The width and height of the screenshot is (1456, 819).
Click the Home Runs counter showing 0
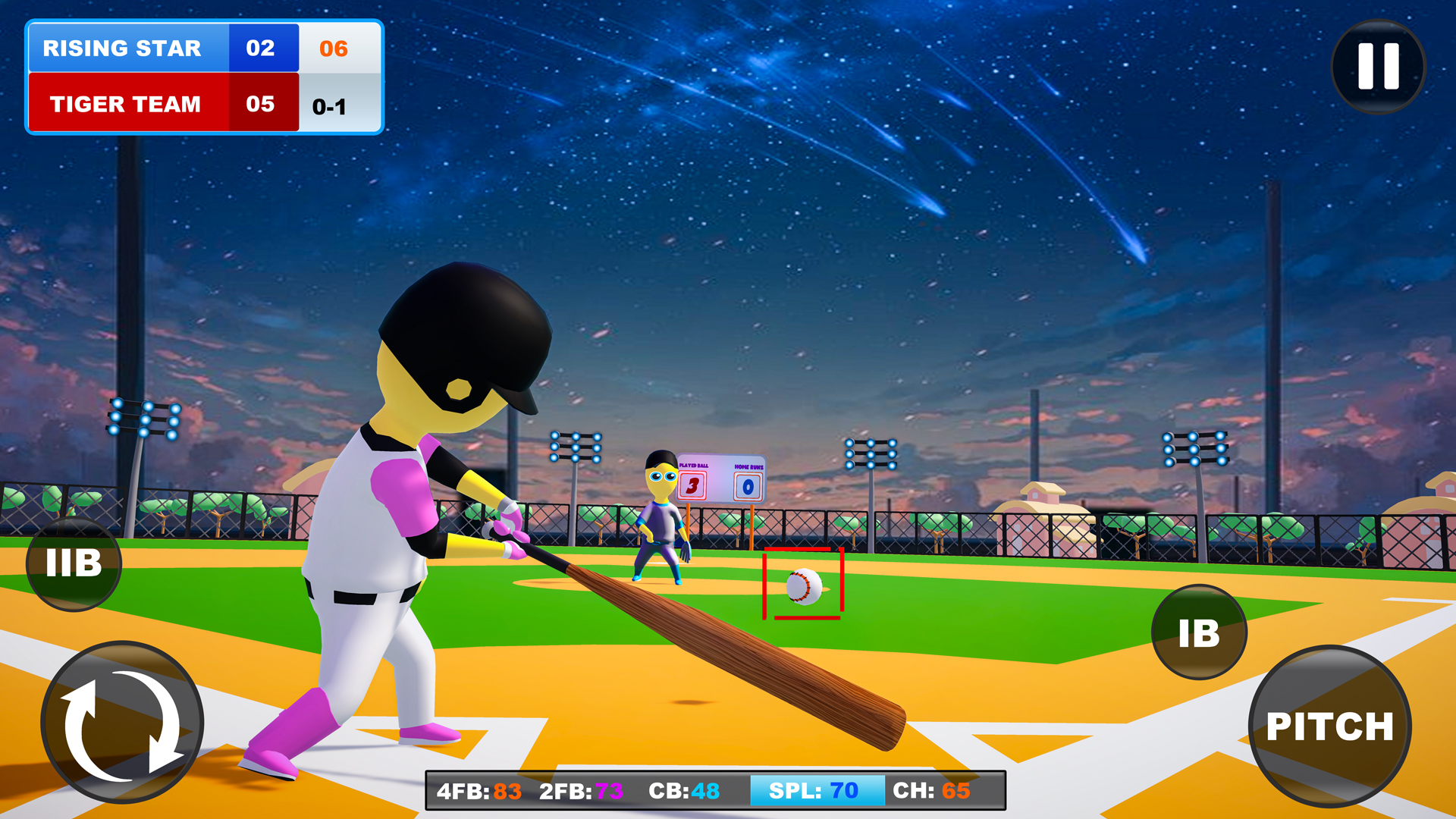[x=749, y=485]
